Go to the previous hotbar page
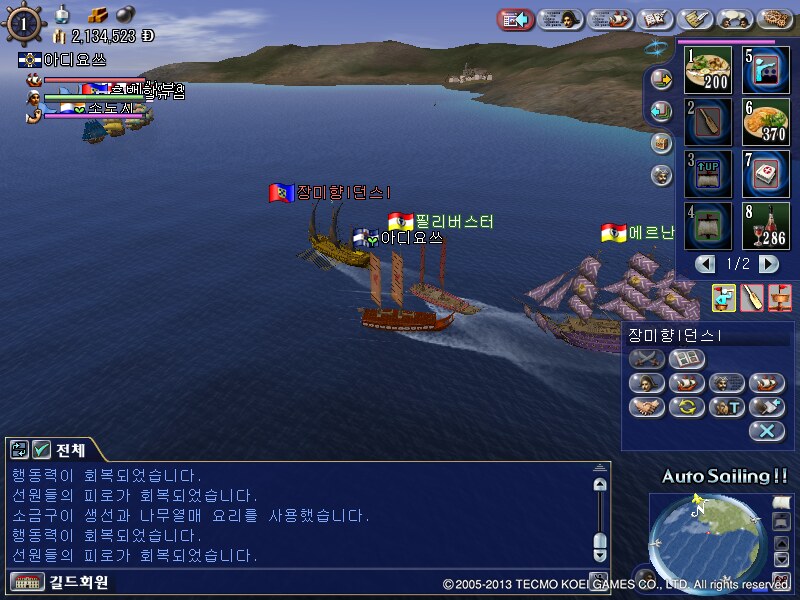Viewport: 800px width, 600px height. 706,264
